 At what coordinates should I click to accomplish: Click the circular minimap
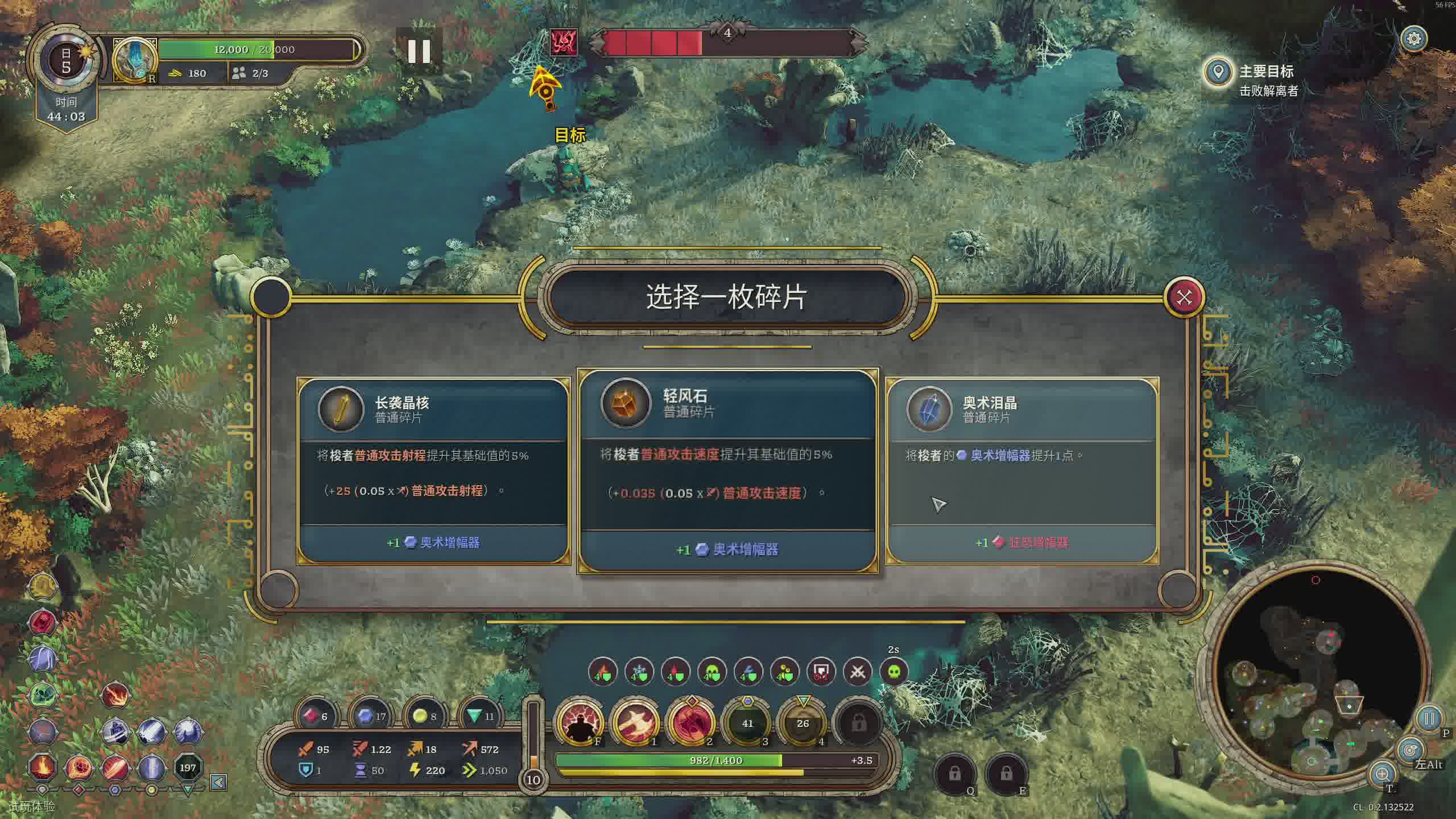pos(1314,677)
